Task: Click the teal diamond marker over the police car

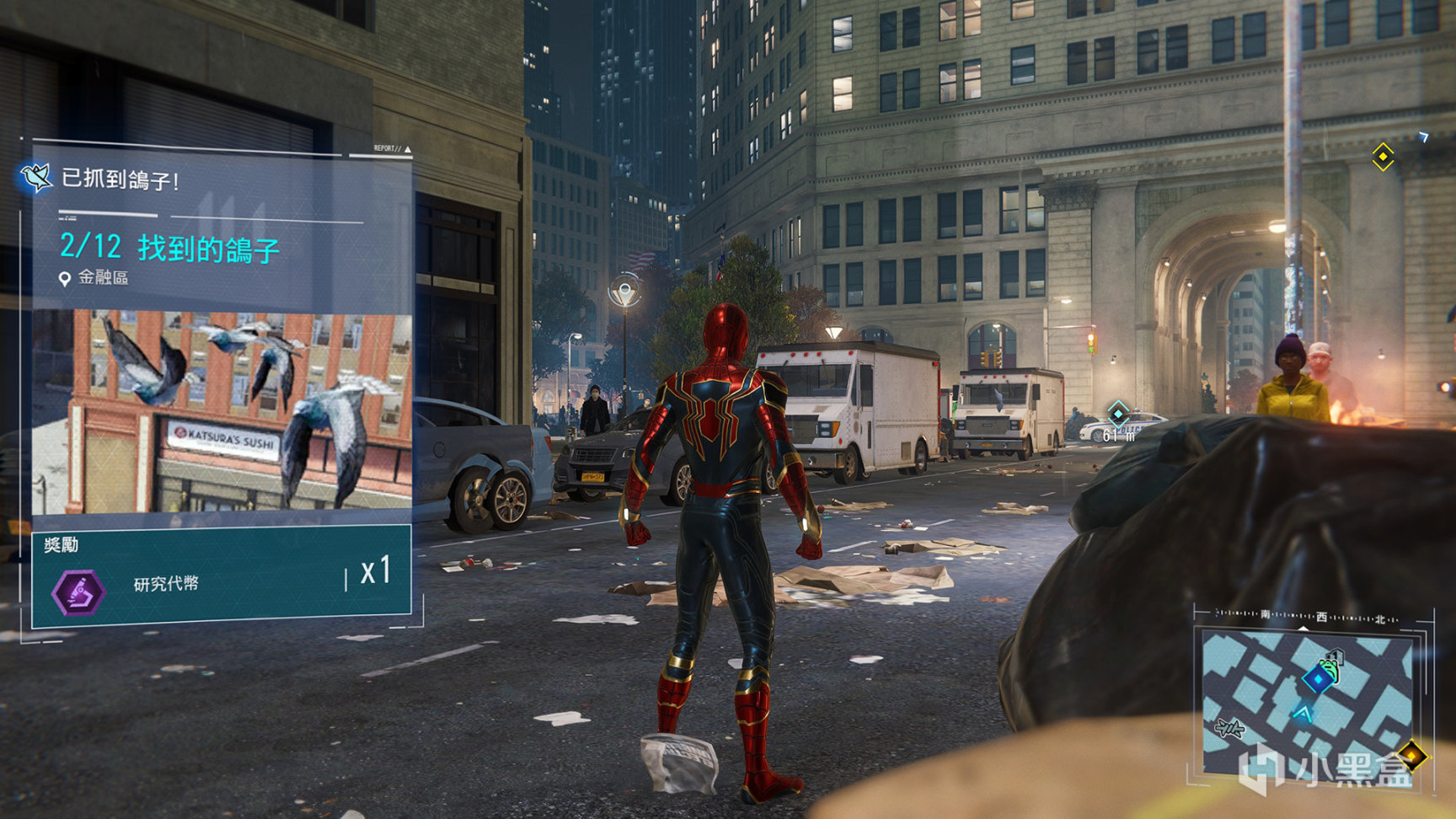Action: pyautogui.click(x=1118, y=413)
